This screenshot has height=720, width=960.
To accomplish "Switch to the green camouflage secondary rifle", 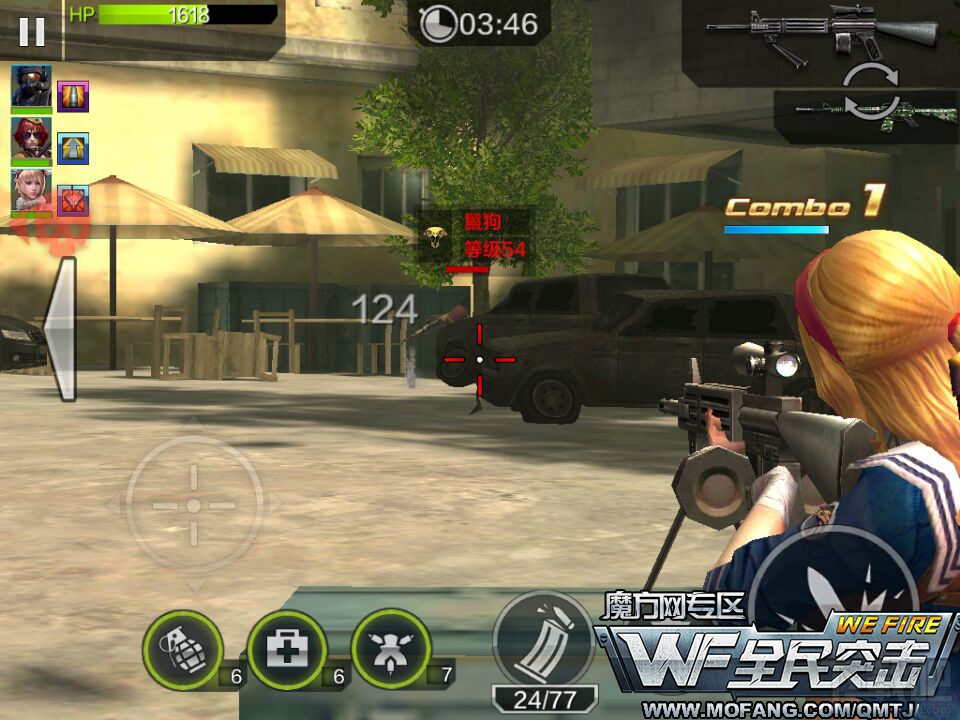I will [x=866, y=112].
